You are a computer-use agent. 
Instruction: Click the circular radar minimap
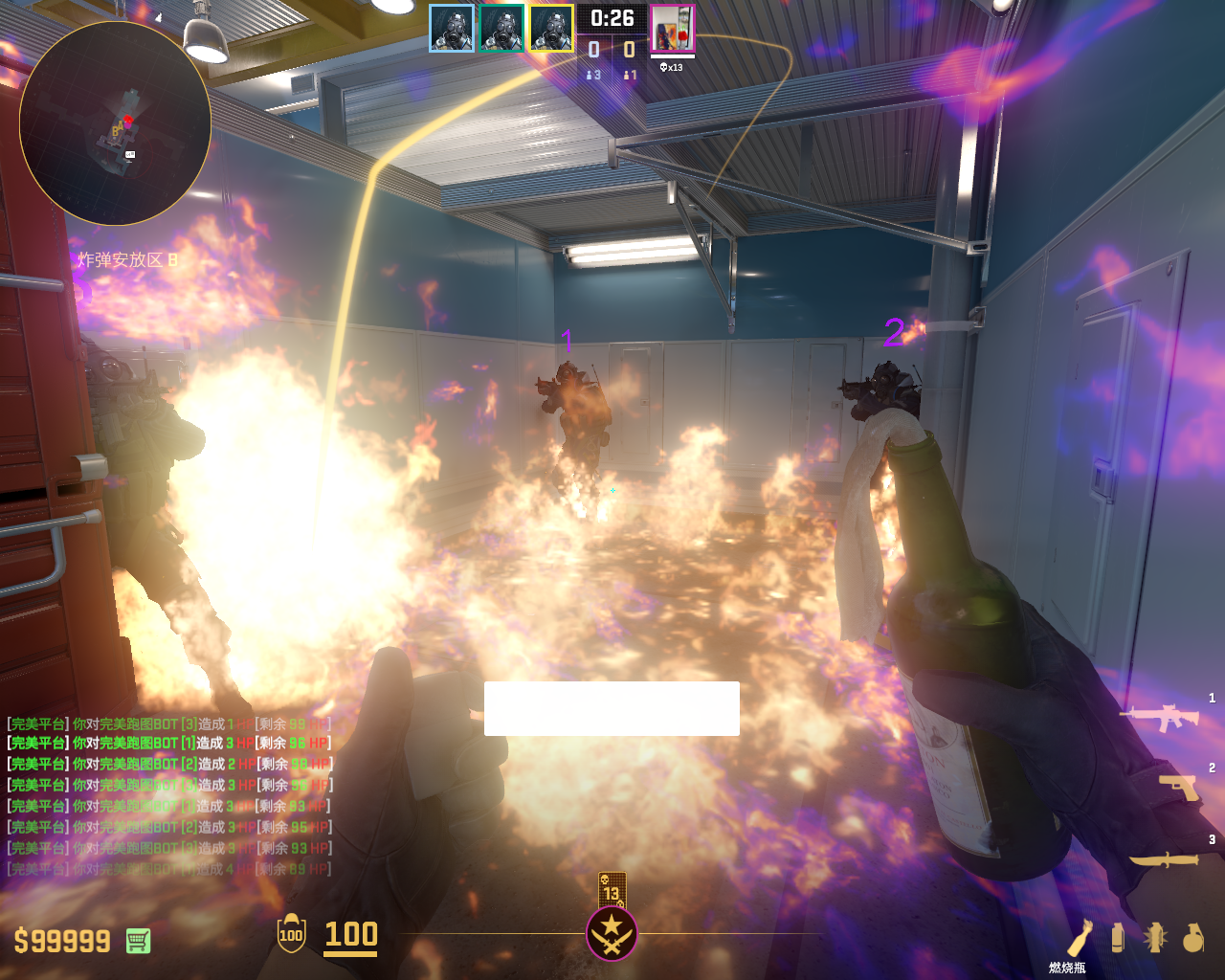(115, 123)
